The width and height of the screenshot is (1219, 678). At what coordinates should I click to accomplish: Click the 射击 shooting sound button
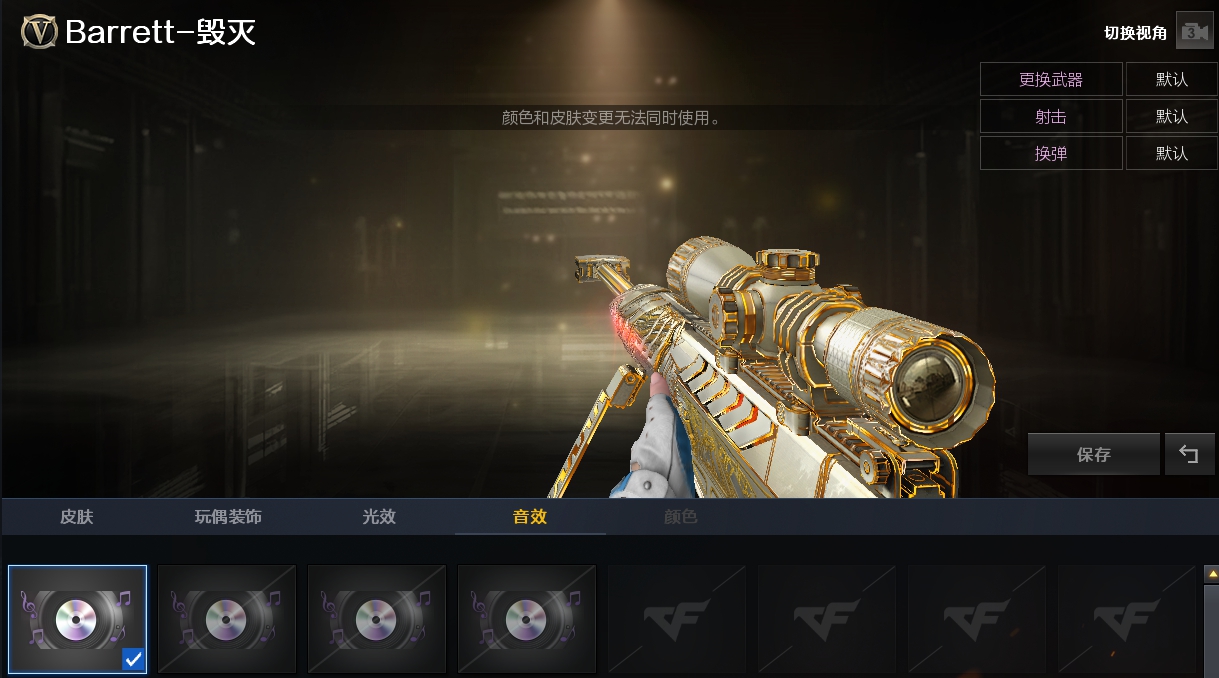1051,117
